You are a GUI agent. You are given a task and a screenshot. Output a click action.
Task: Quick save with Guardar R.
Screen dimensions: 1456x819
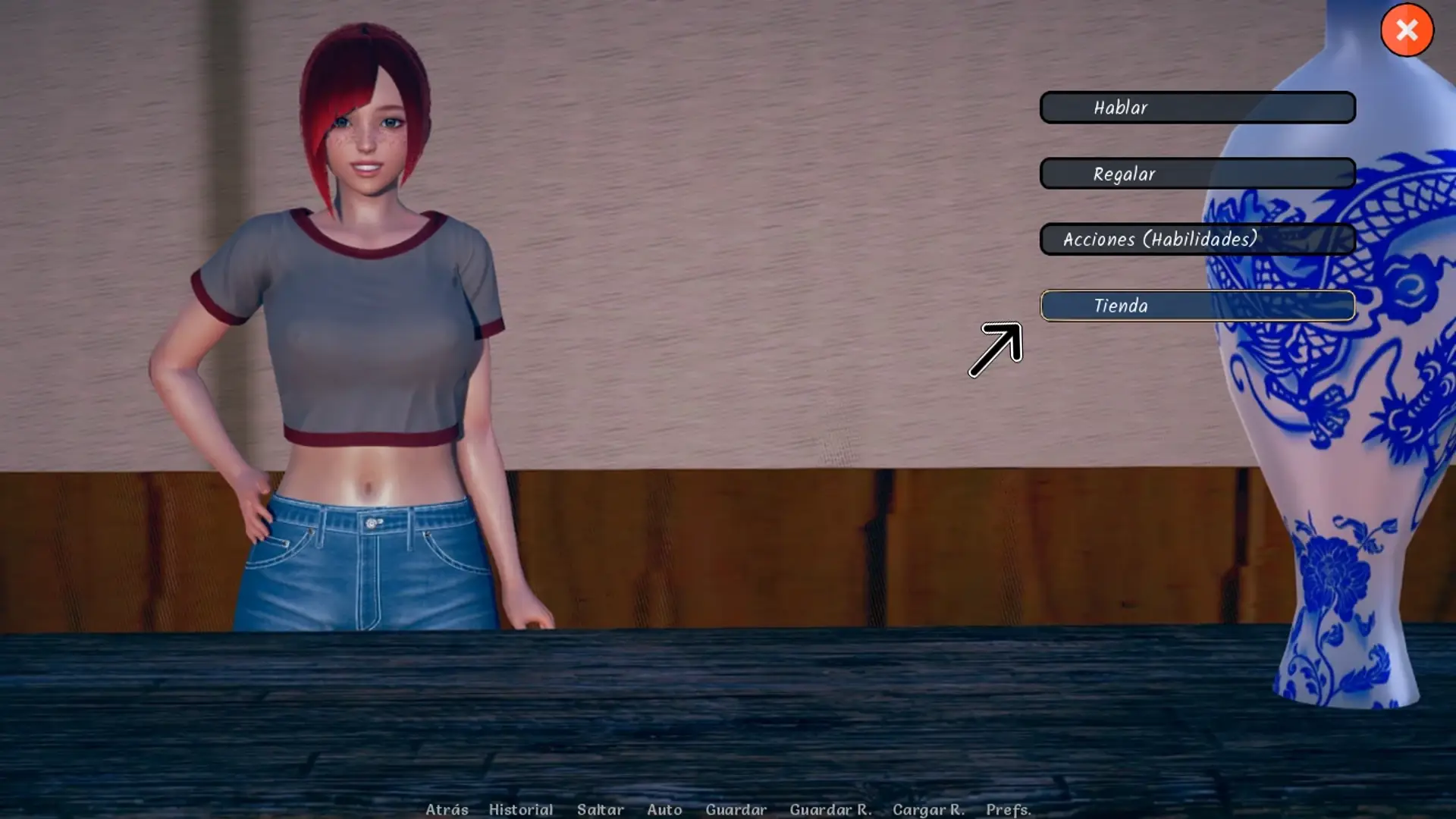point(830,809)
